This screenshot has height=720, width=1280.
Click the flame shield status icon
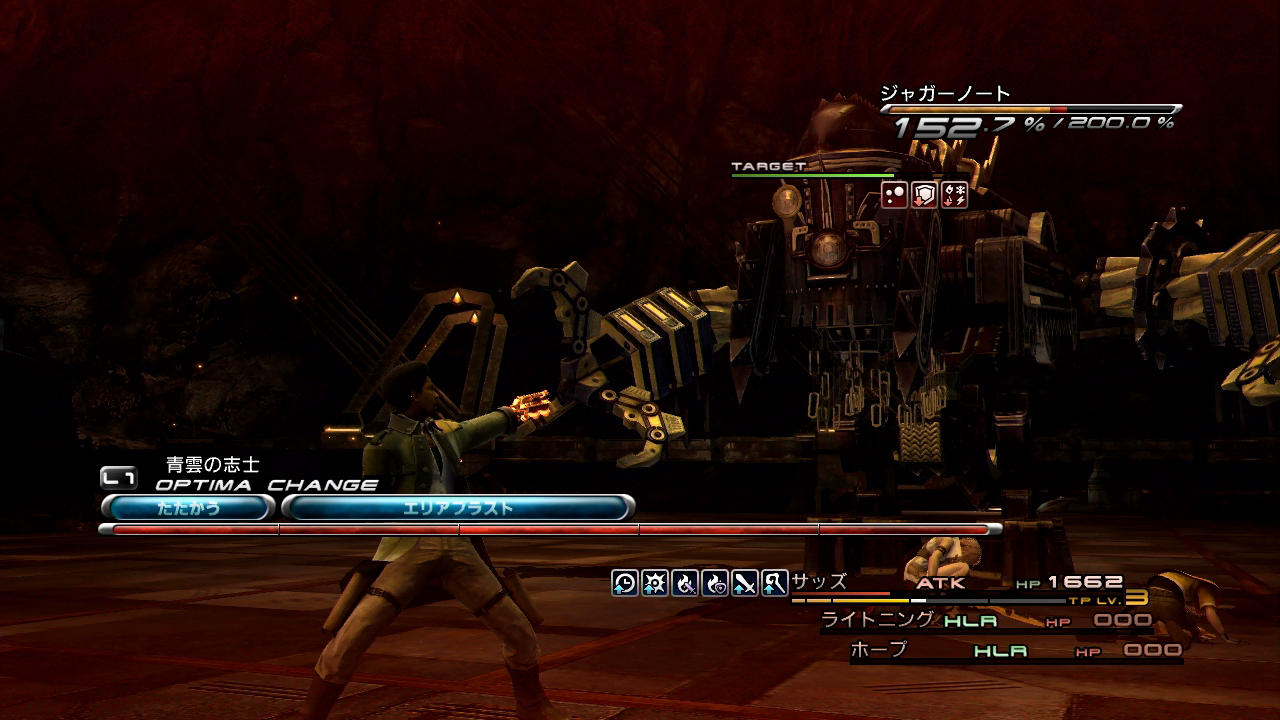(715, 583)
